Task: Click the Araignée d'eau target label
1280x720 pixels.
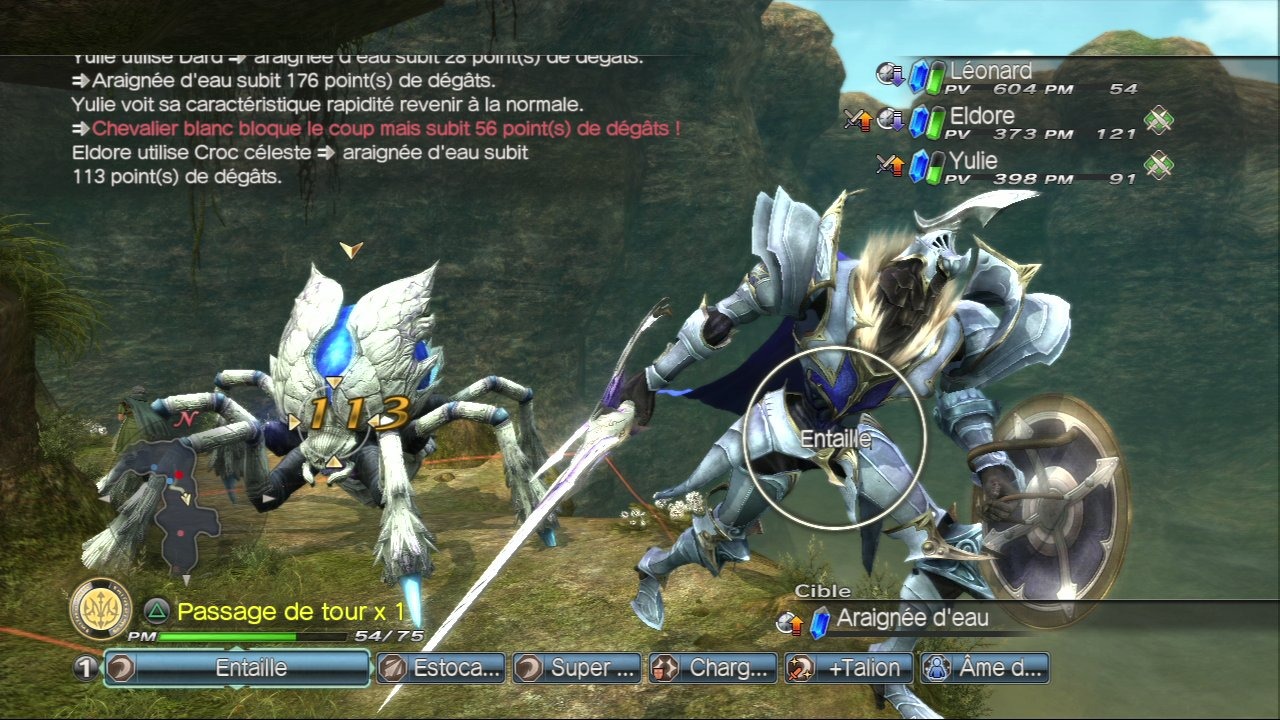Action: tap(911, 618)
